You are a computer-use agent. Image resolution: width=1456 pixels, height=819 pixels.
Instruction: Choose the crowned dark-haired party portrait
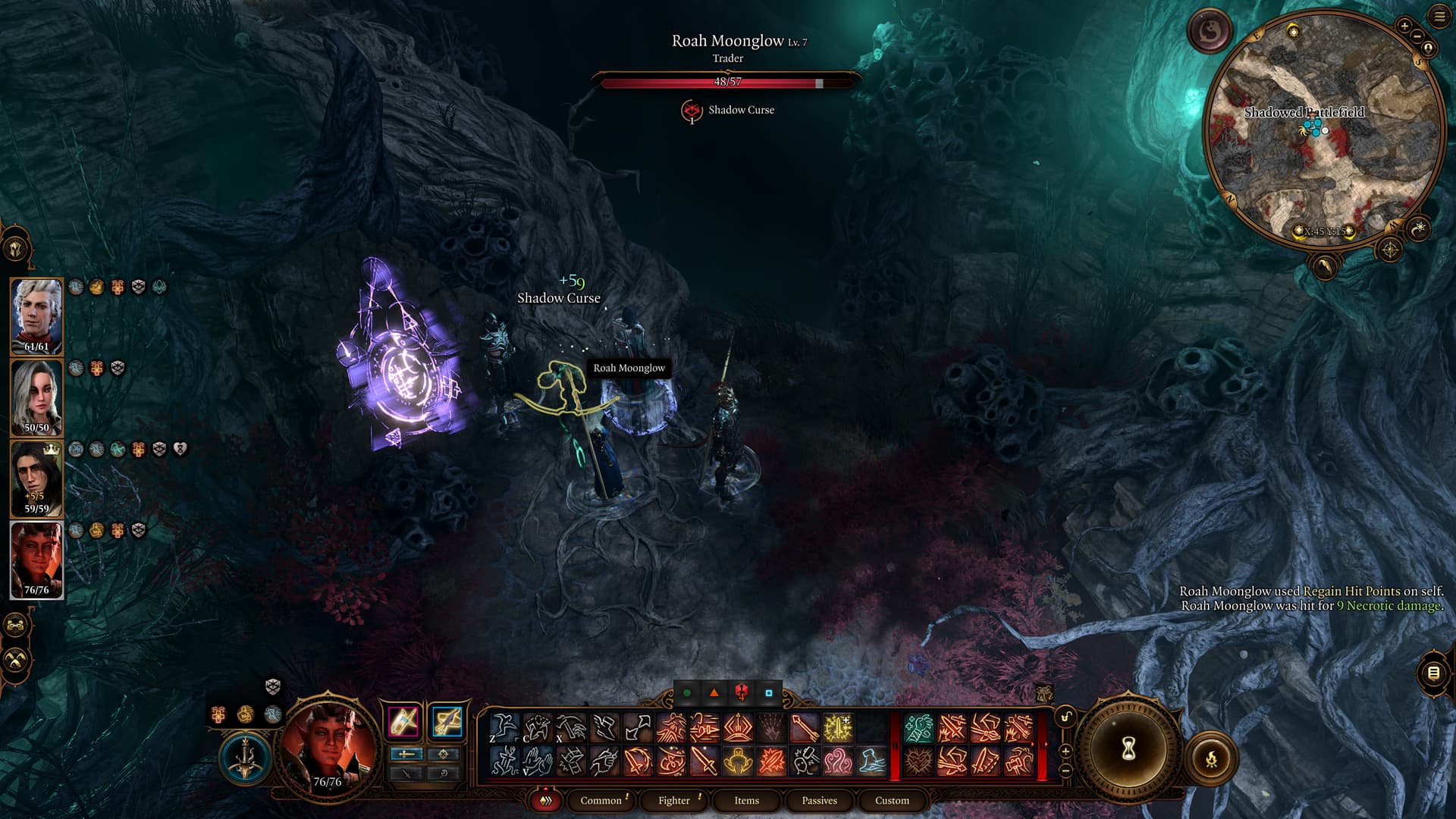36,478
